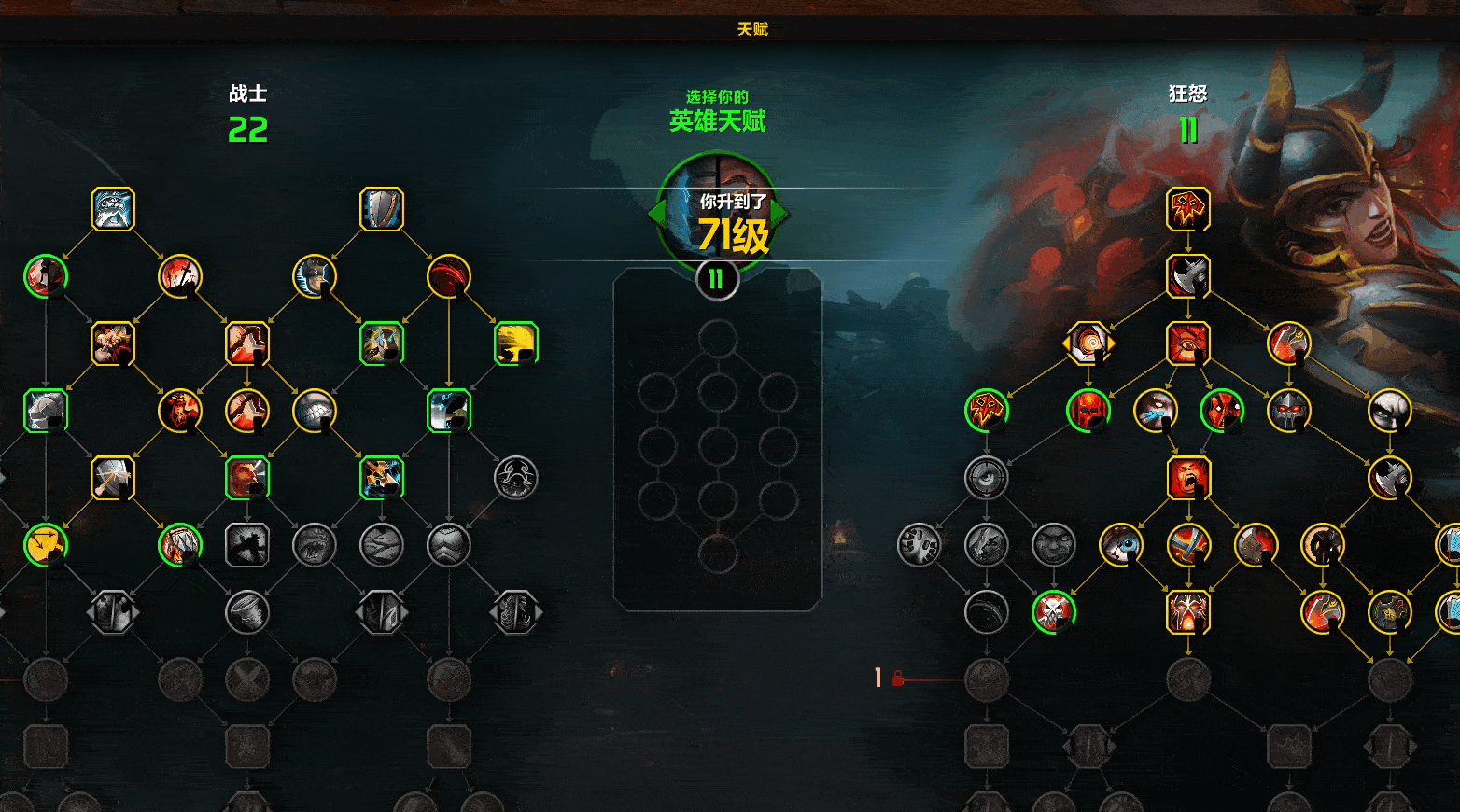Select the red Horde banner talent atop Fury tree
The image size is (1460, 812).
(1188, 209)
